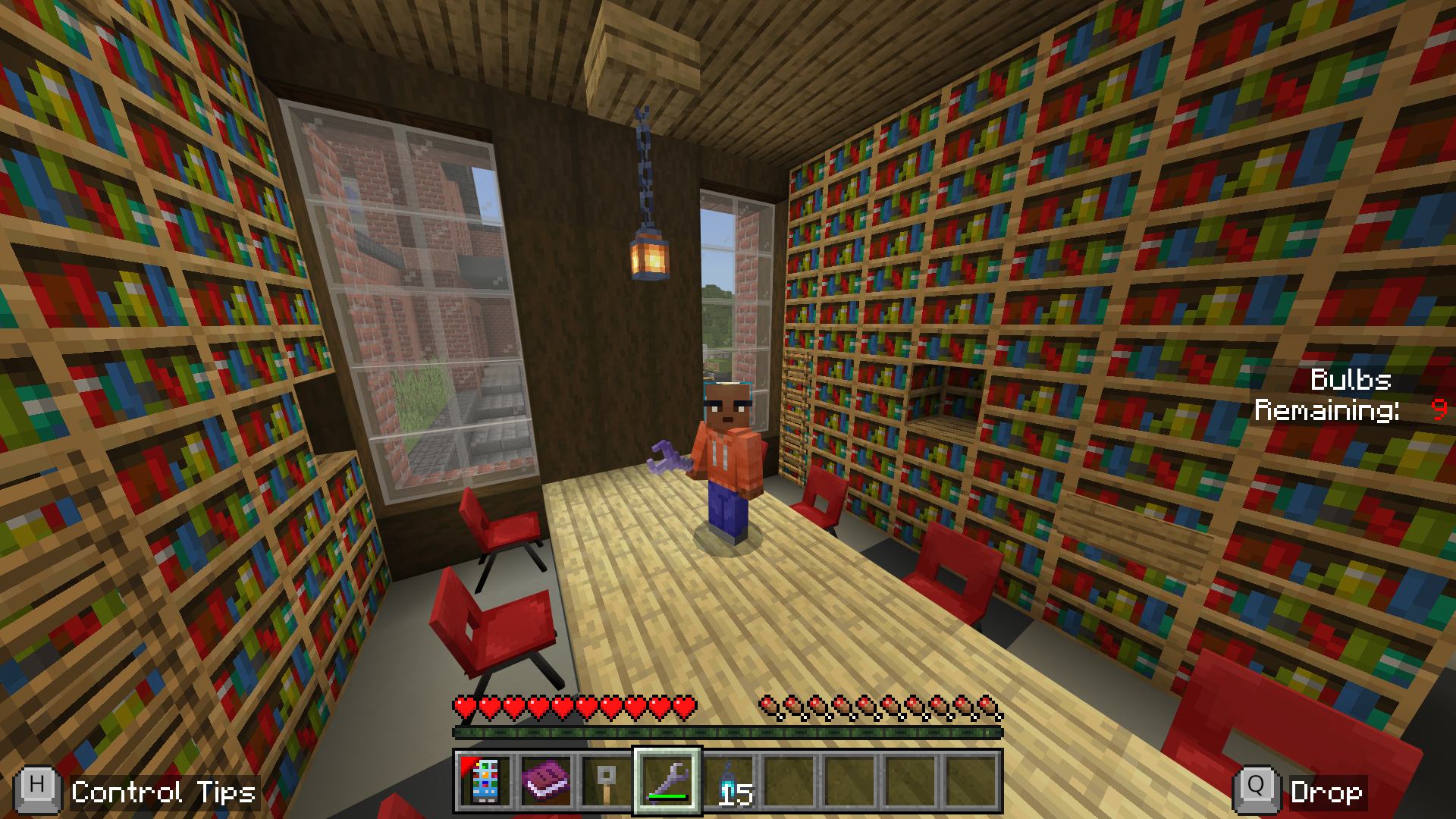Open the Control Tips panel

coord(136,792)
